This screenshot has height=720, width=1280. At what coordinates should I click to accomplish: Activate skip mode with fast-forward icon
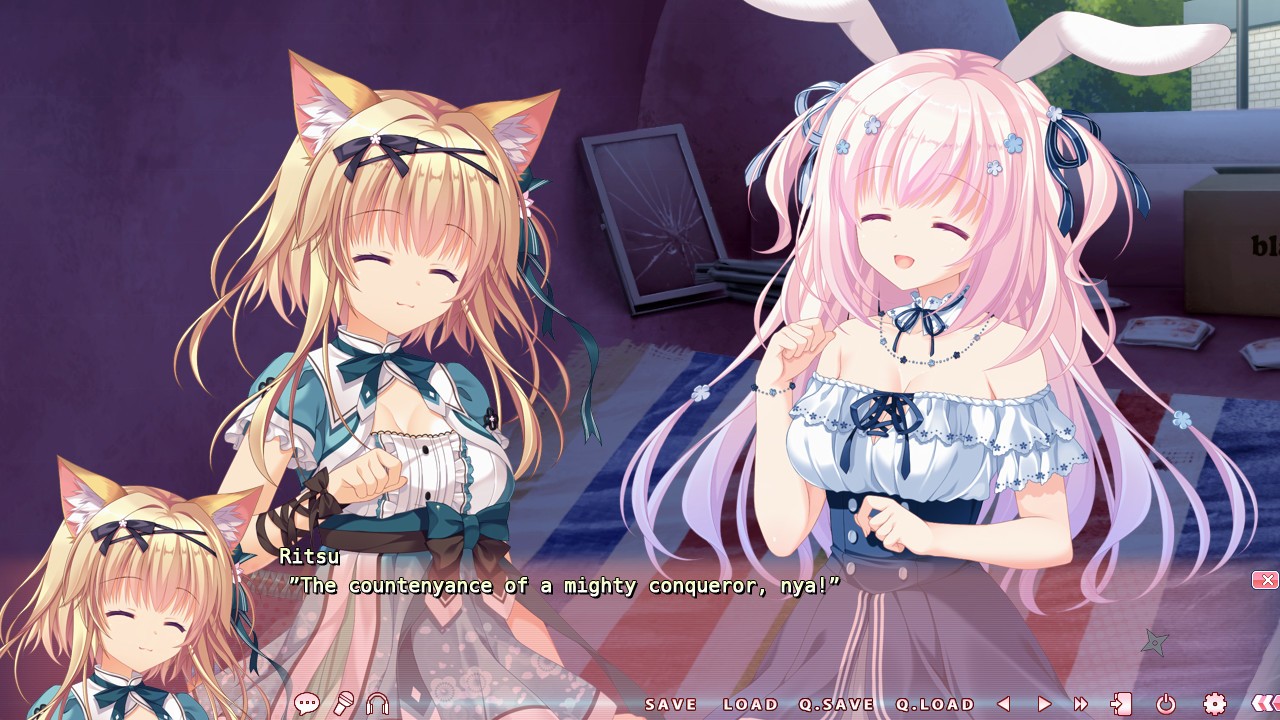(1080, 704)
